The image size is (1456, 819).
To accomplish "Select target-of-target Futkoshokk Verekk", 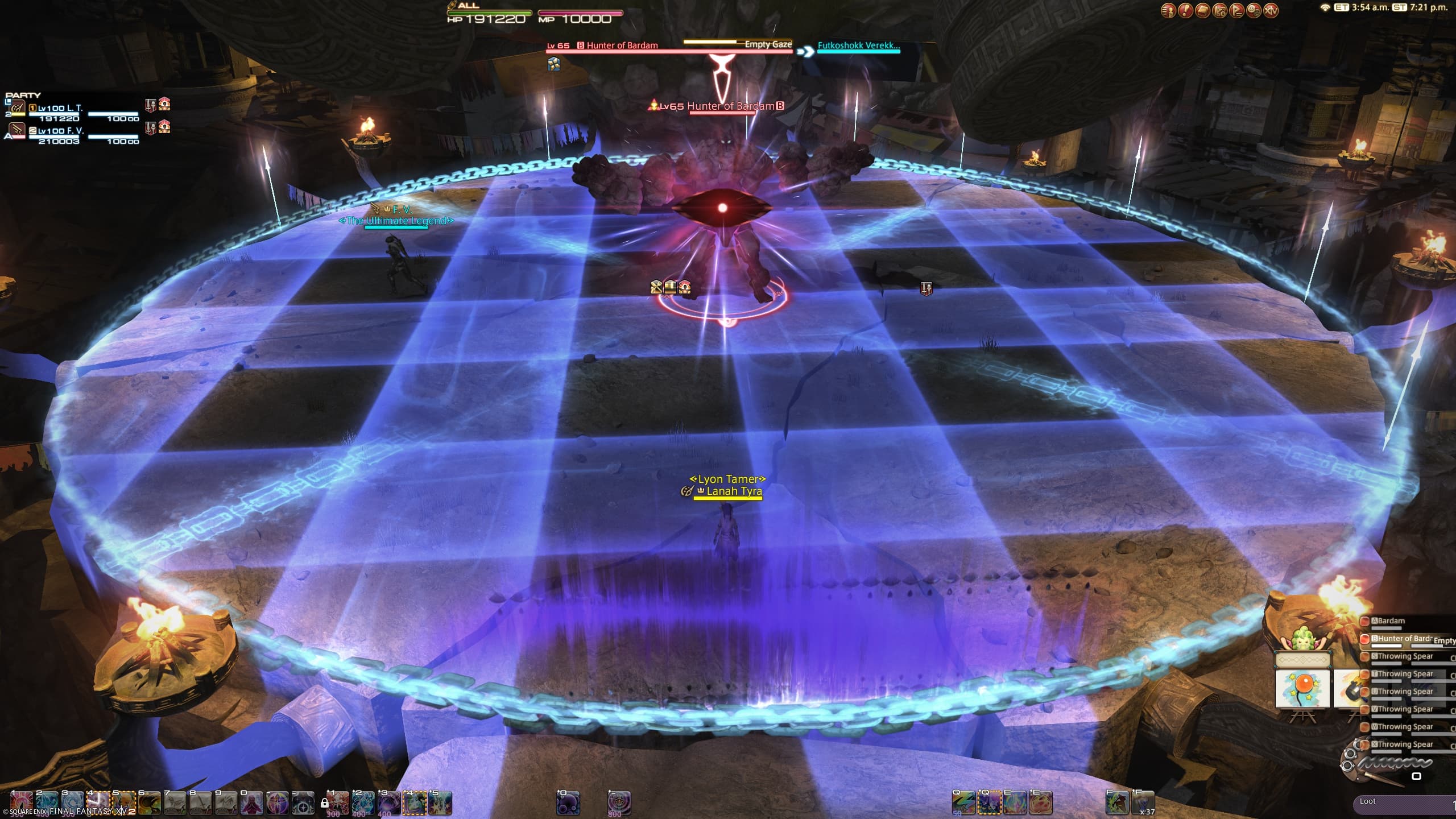I will click(x=858, y=46).
